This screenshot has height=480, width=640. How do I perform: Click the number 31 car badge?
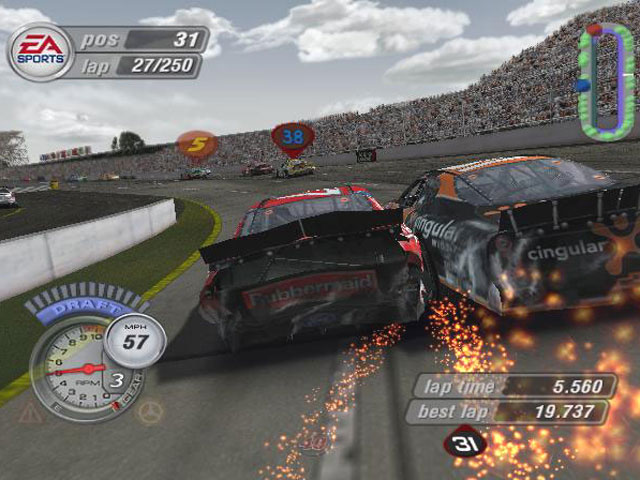(464, 440)
